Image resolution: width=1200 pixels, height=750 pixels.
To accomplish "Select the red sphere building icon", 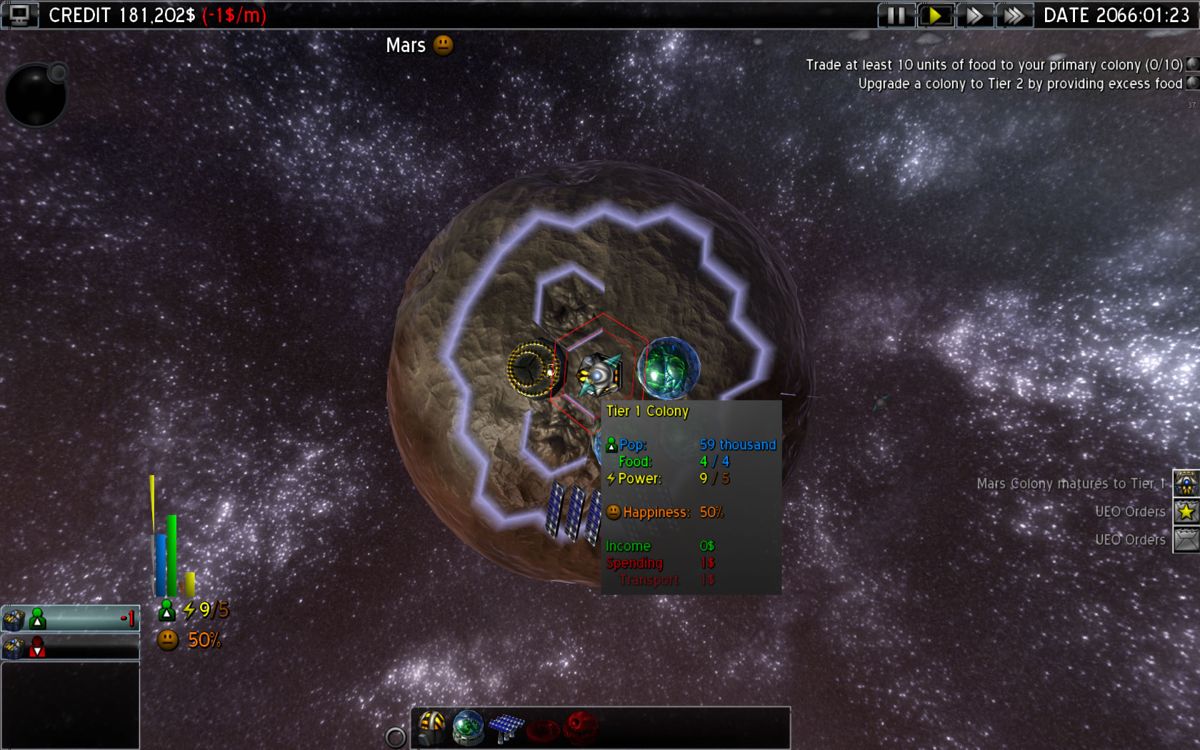I will point(580,727).
